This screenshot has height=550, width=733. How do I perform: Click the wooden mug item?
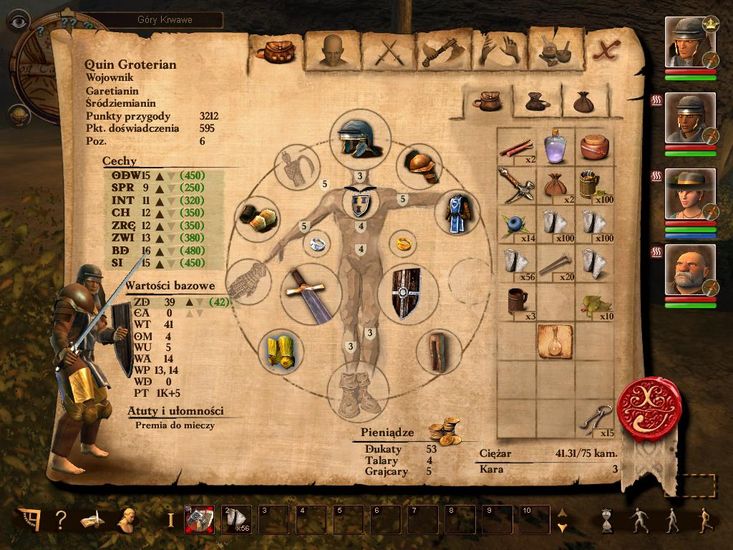click(x=515, y=301)
